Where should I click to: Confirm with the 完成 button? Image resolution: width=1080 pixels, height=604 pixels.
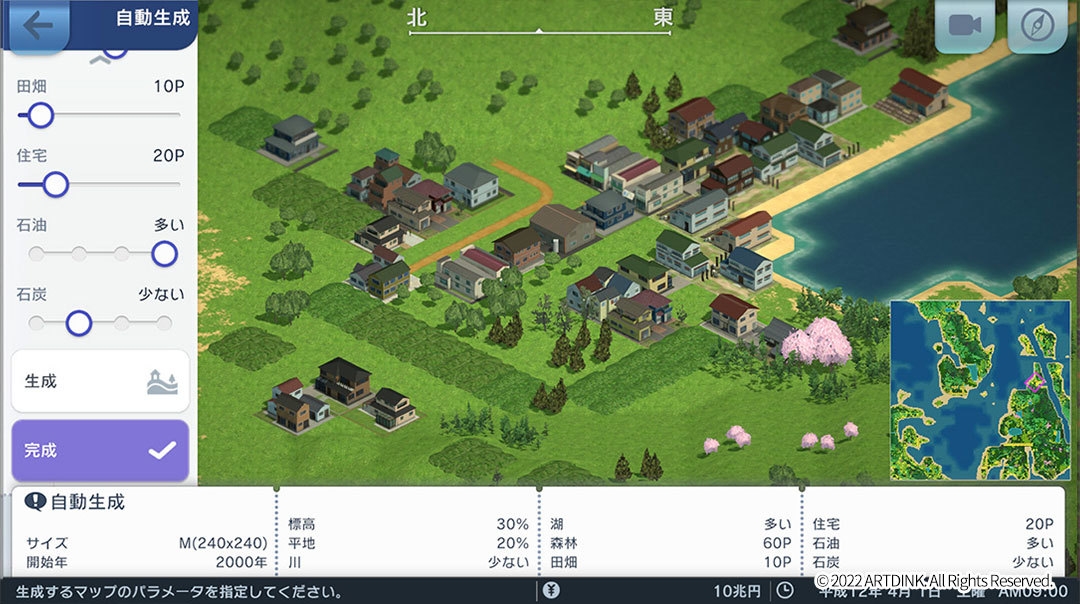point(100,451)
